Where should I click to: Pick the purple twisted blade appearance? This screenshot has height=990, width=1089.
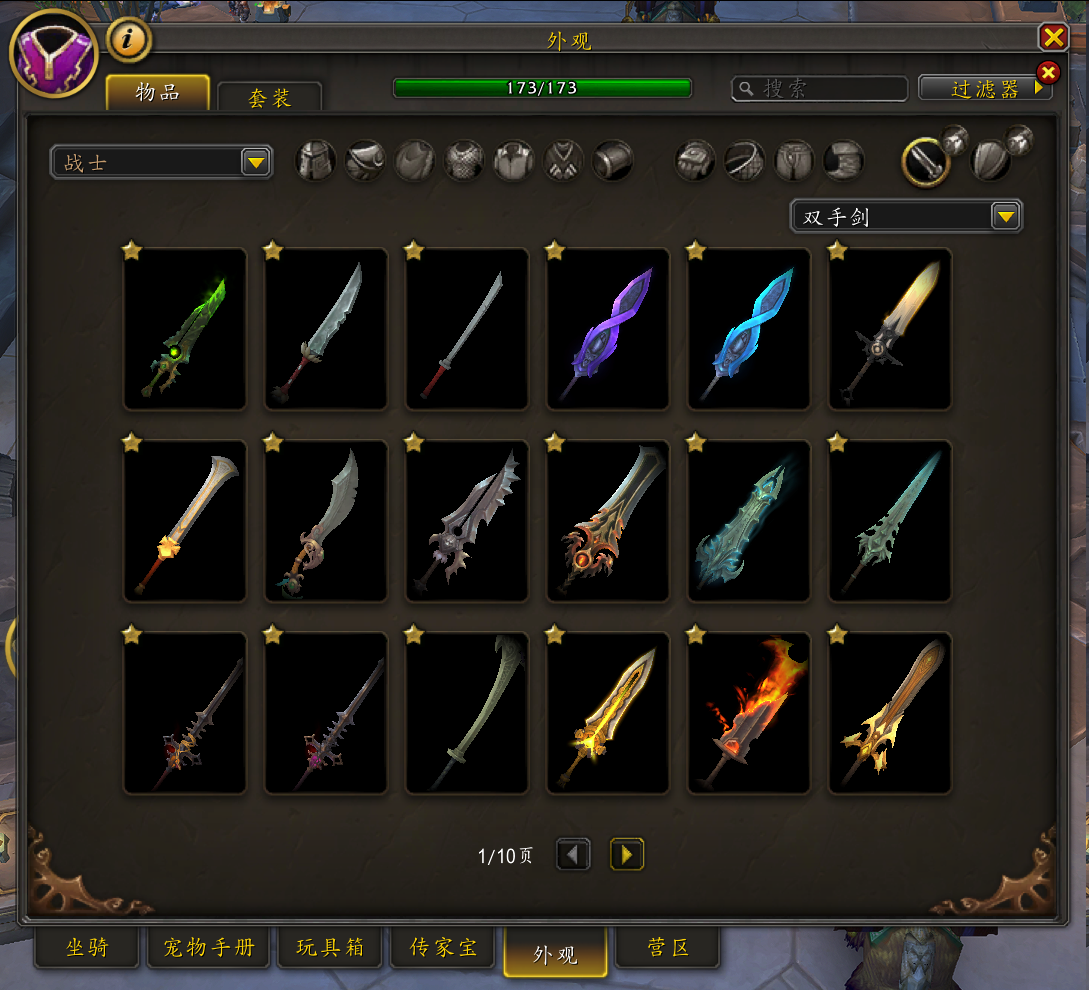[608, 329]
